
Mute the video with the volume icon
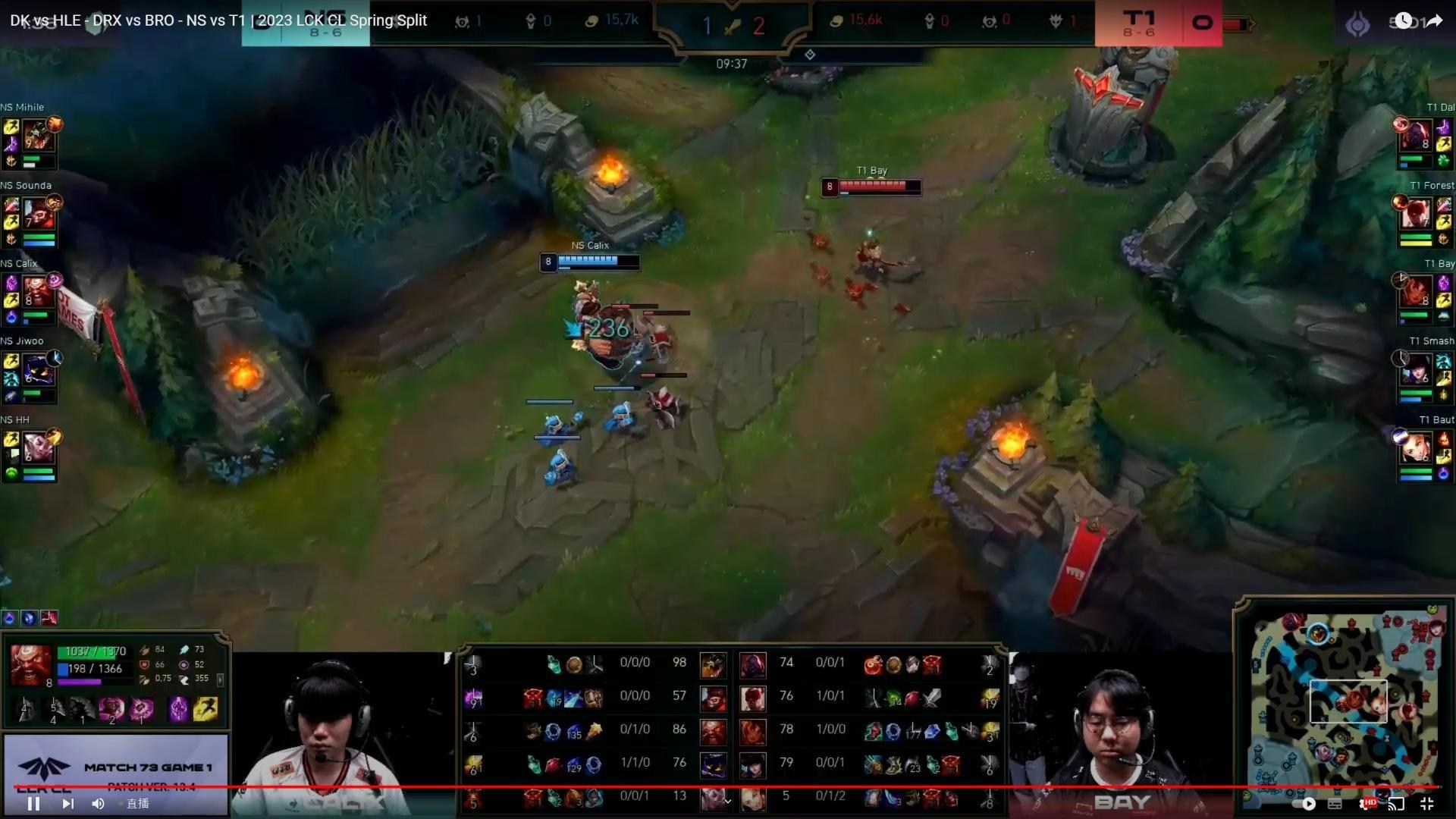point(98,803)
